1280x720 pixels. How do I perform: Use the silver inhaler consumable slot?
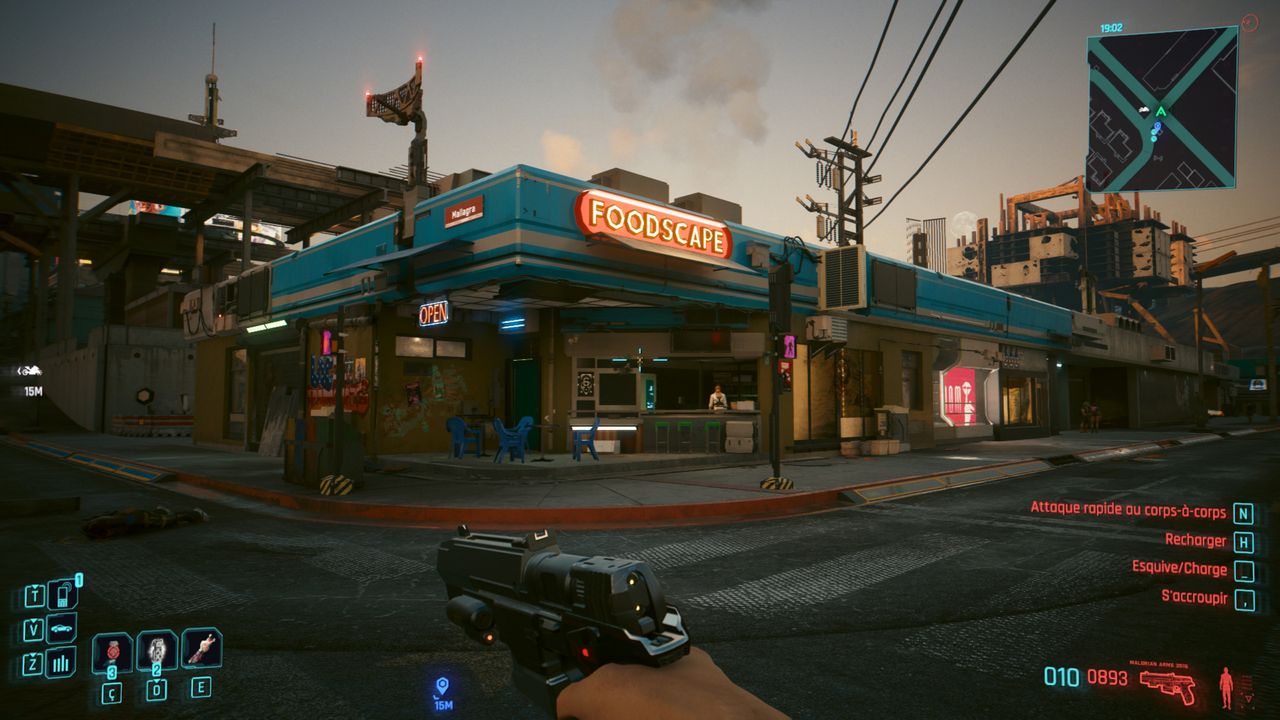click(157, 651)
